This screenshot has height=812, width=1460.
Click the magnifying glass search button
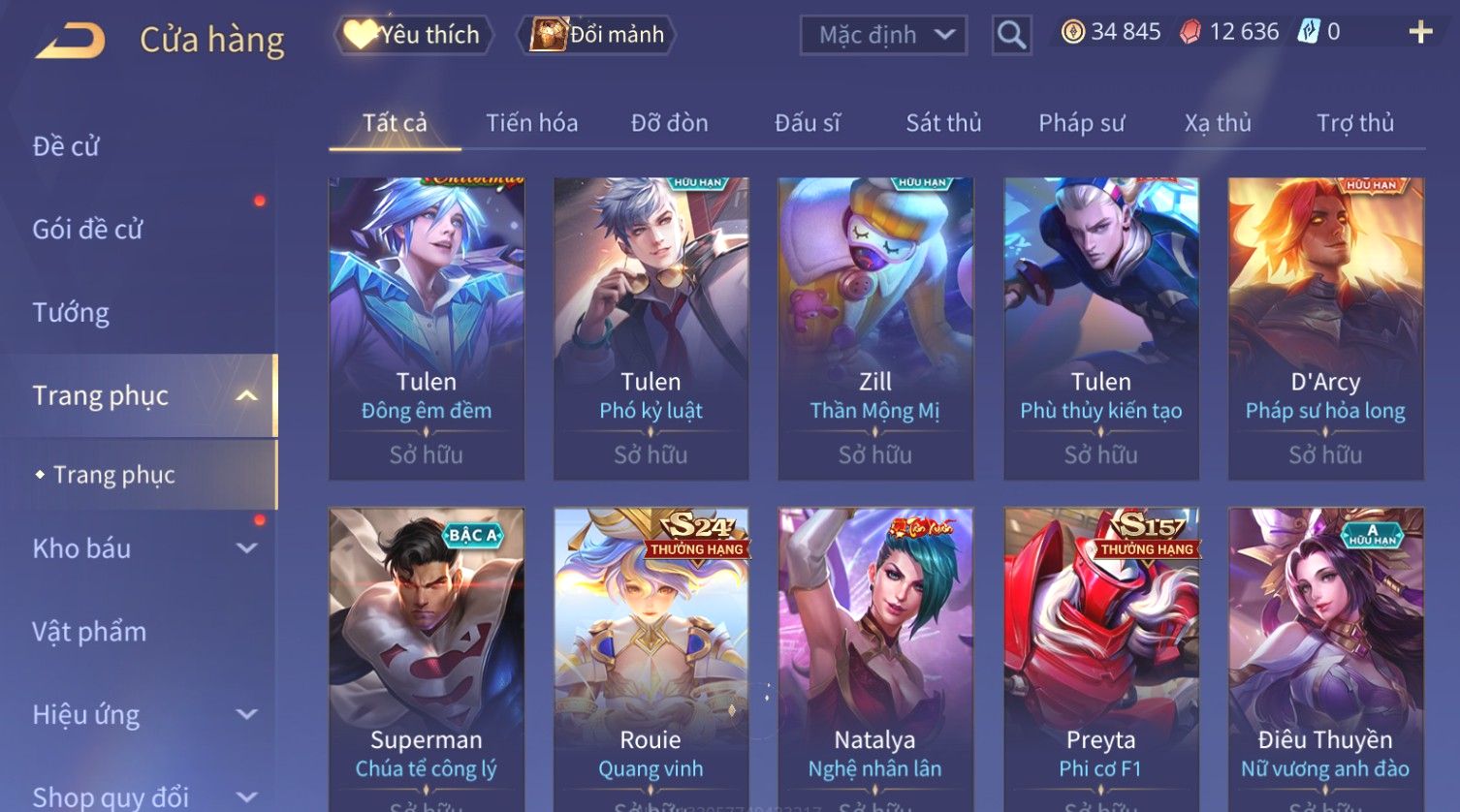tap(1011, 35)
